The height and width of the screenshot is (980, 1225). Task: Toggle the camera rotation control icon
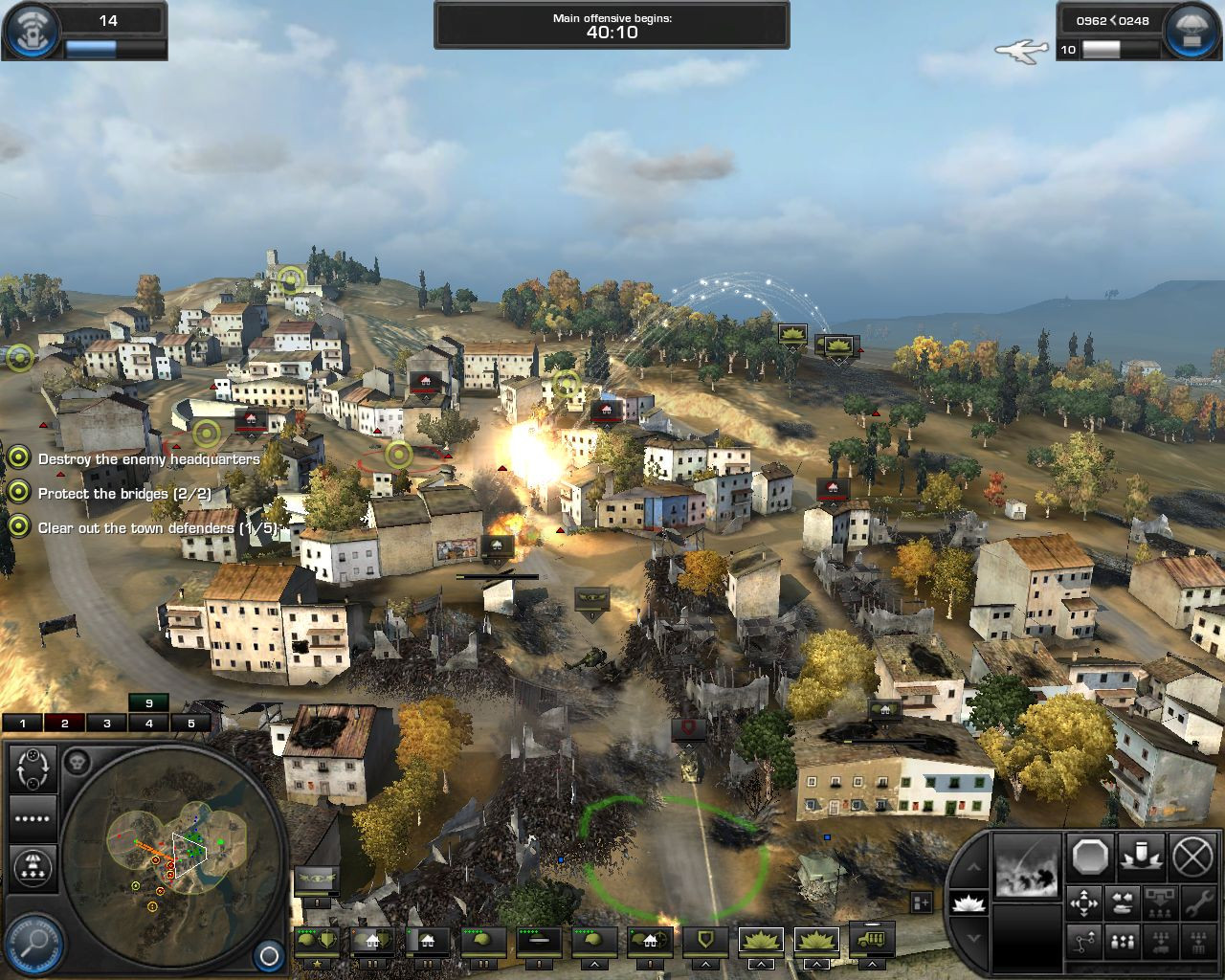coord(33,768)
